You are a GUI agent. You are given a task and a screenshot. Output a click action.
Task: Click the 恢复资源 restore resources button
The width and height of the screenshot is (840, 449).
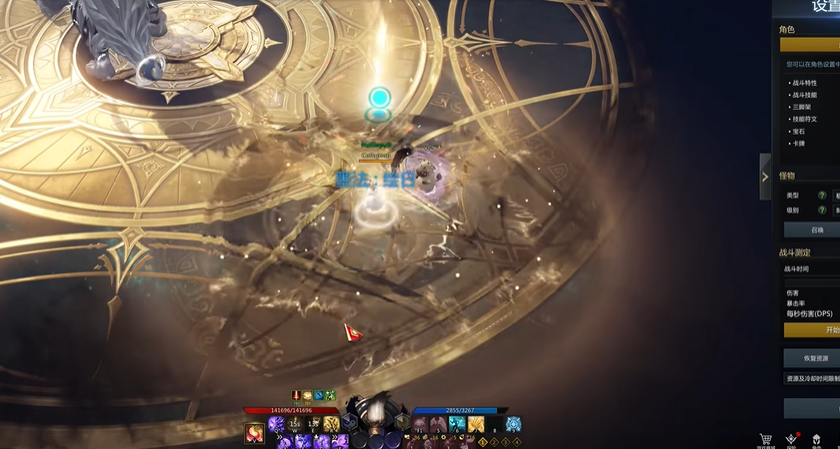click(816, 358)
